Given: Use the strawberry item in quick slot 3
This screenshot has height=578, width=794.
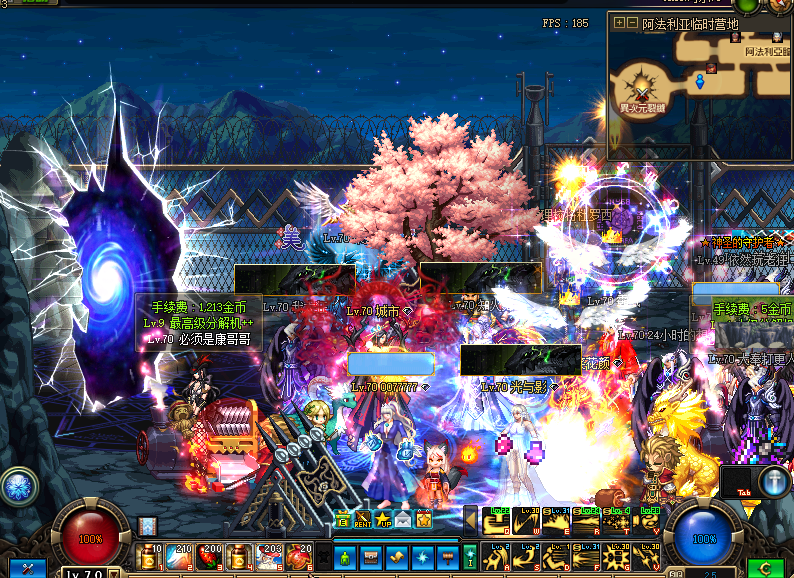Looking at the screenshot, I should (x=210, y=555).
